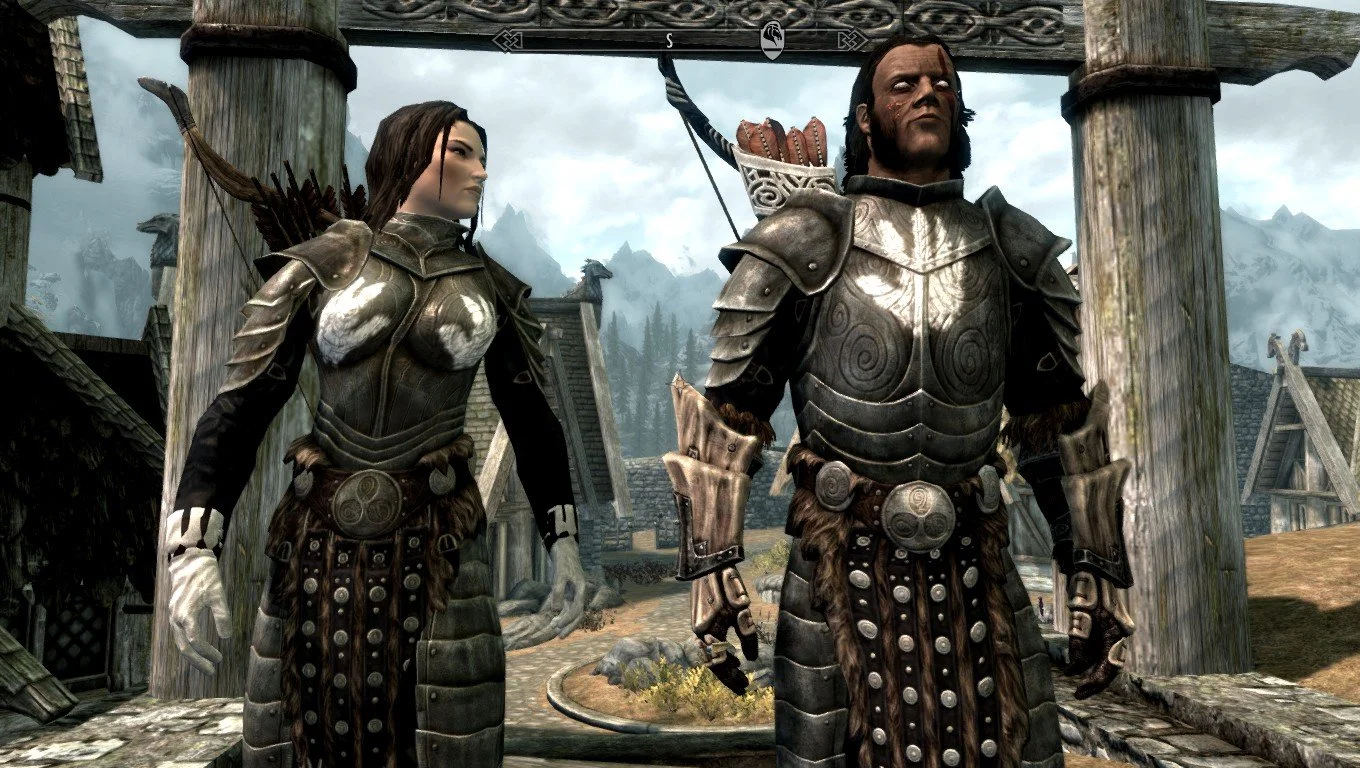
Task: Select the compass bar's S direction marker
Action: pyautogui.click(x=668, y=41)
